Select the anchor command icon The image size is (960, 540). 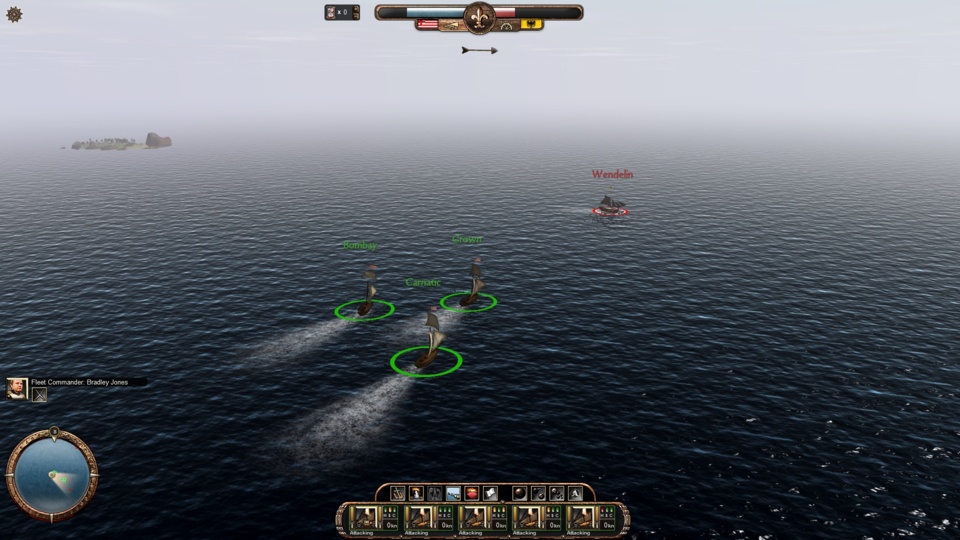(x=398, y=493)
